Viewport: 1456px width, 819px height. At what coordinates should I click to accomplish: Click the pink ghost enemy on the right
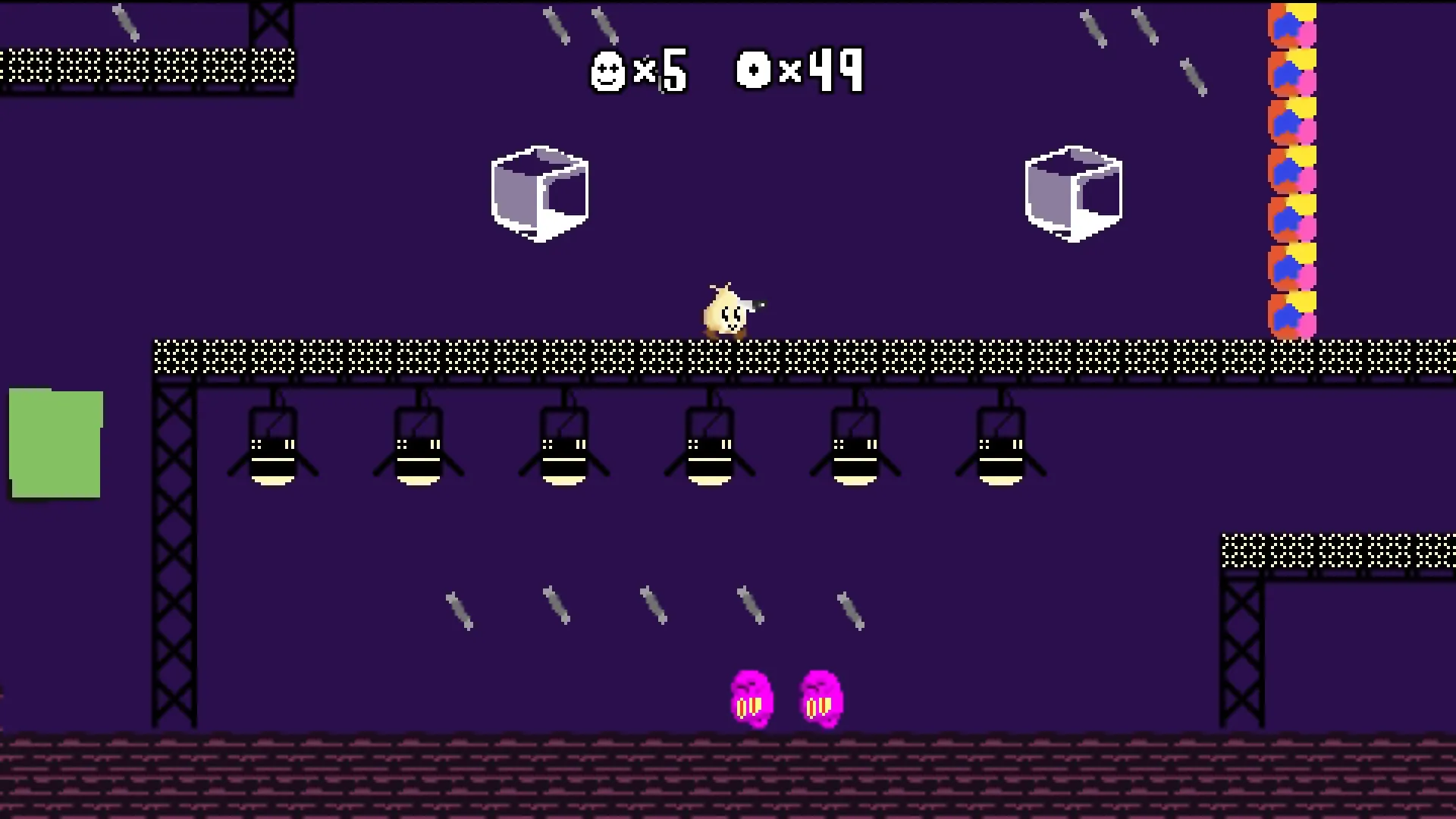pyautogui.click(x=821, y=698)
